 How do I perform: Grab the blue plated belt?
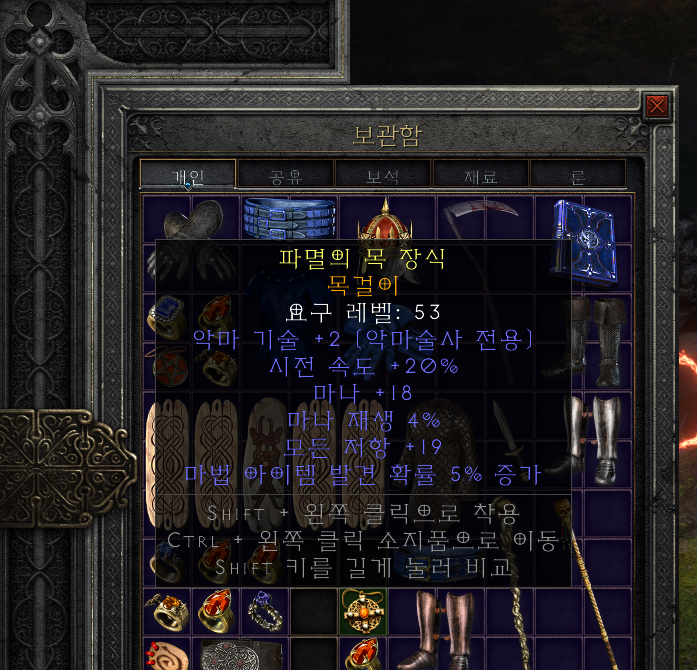(x=288, y=213)
